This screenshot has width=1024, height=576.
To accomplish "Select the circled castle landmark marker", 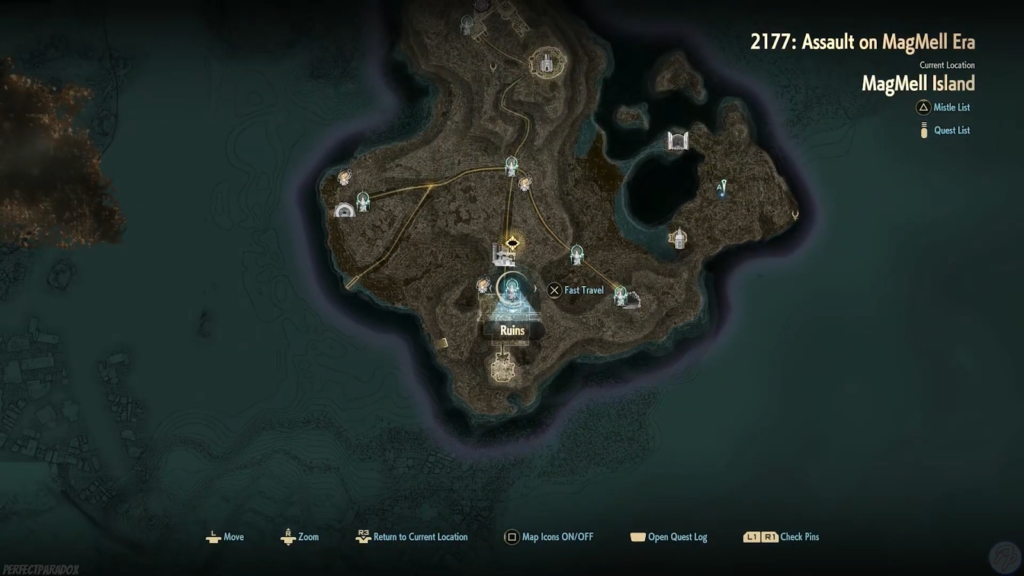I will [546, 62].
